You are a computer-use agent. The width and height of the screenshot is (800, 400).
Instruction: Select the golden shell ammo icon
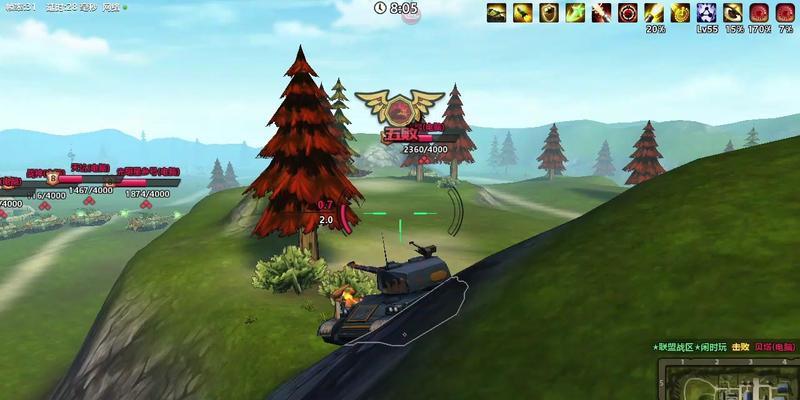pos(522,13)
